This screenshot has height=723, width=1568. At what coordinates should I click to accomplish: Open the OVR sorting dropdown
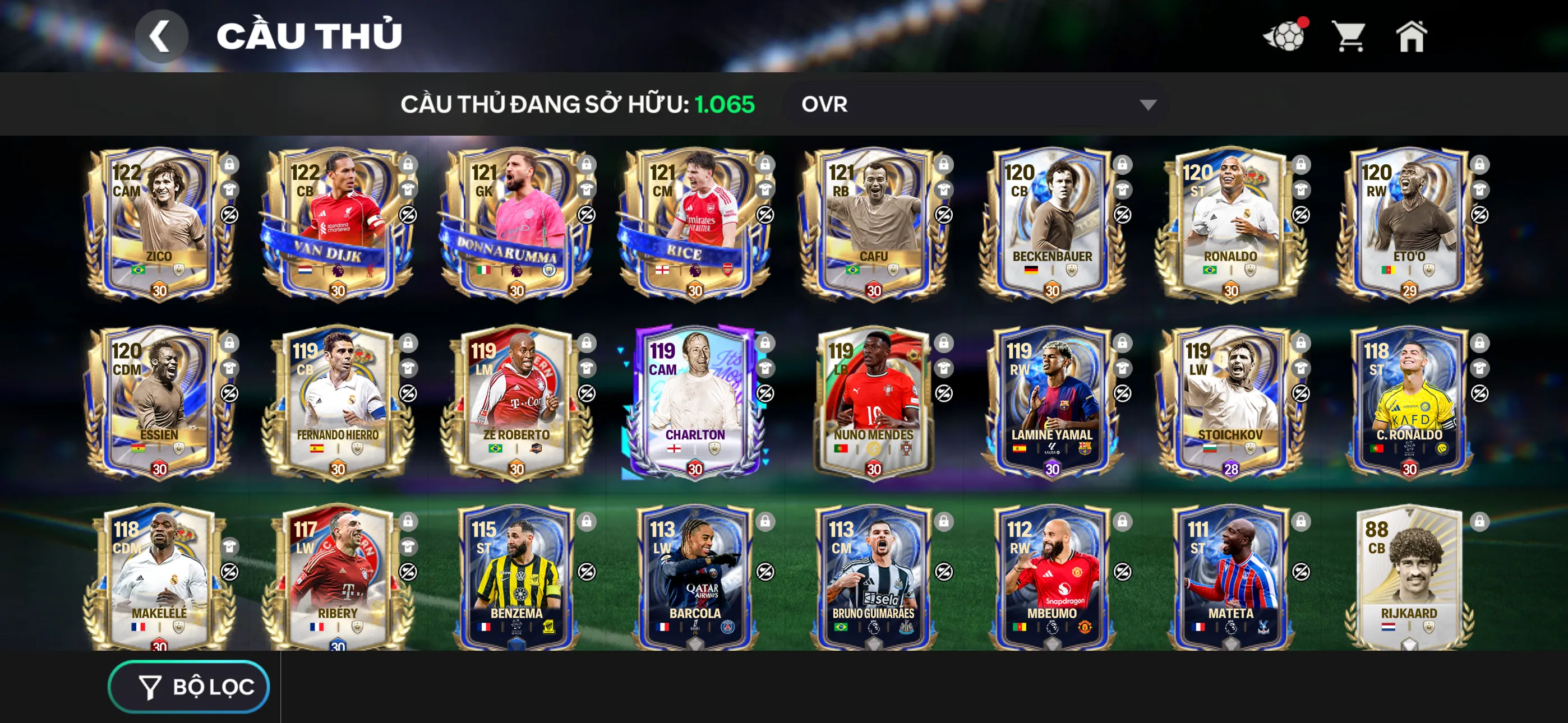click(x=974, y=105)
